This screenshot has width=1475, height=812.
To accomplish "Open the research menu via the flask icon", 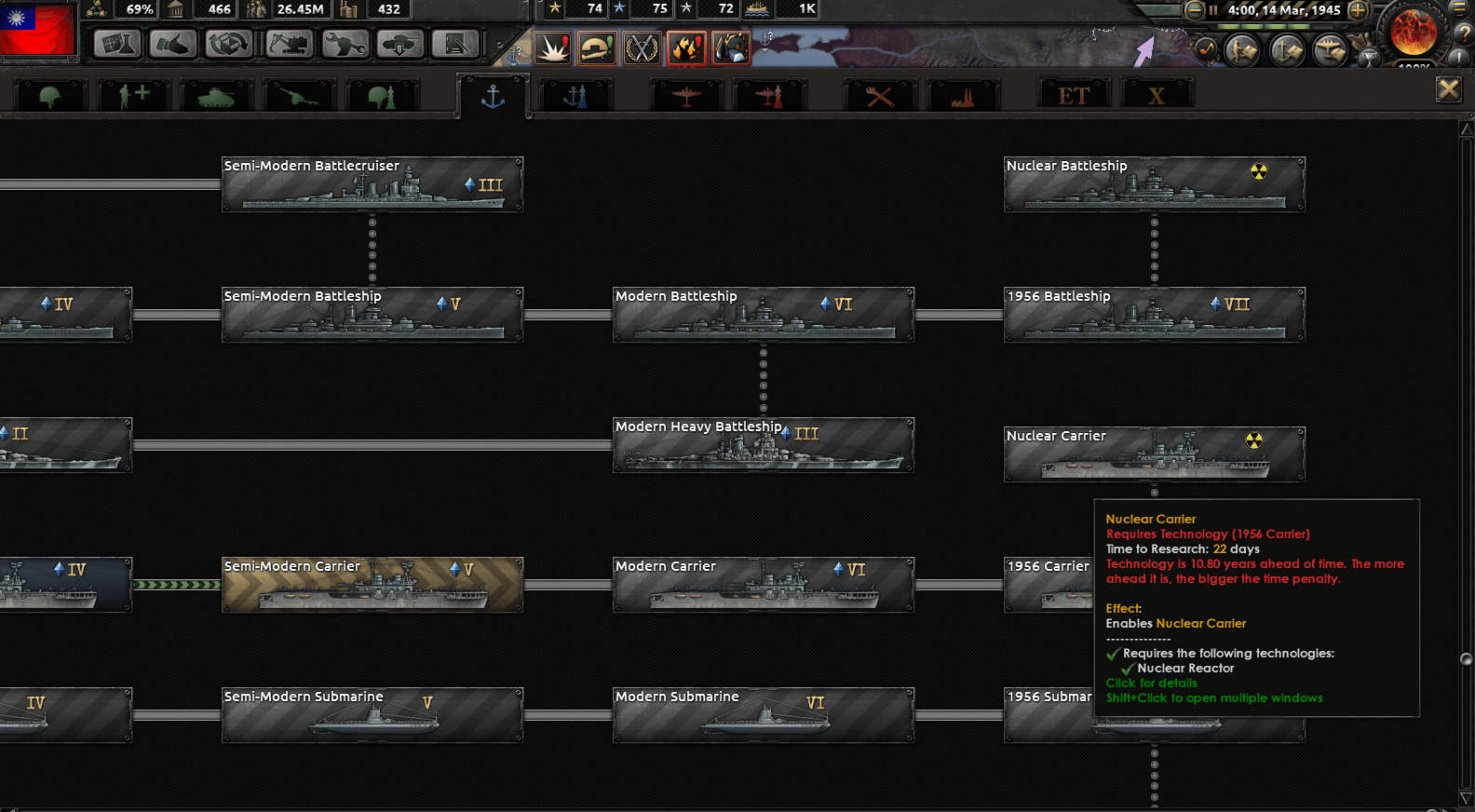I will click(116, 44).
